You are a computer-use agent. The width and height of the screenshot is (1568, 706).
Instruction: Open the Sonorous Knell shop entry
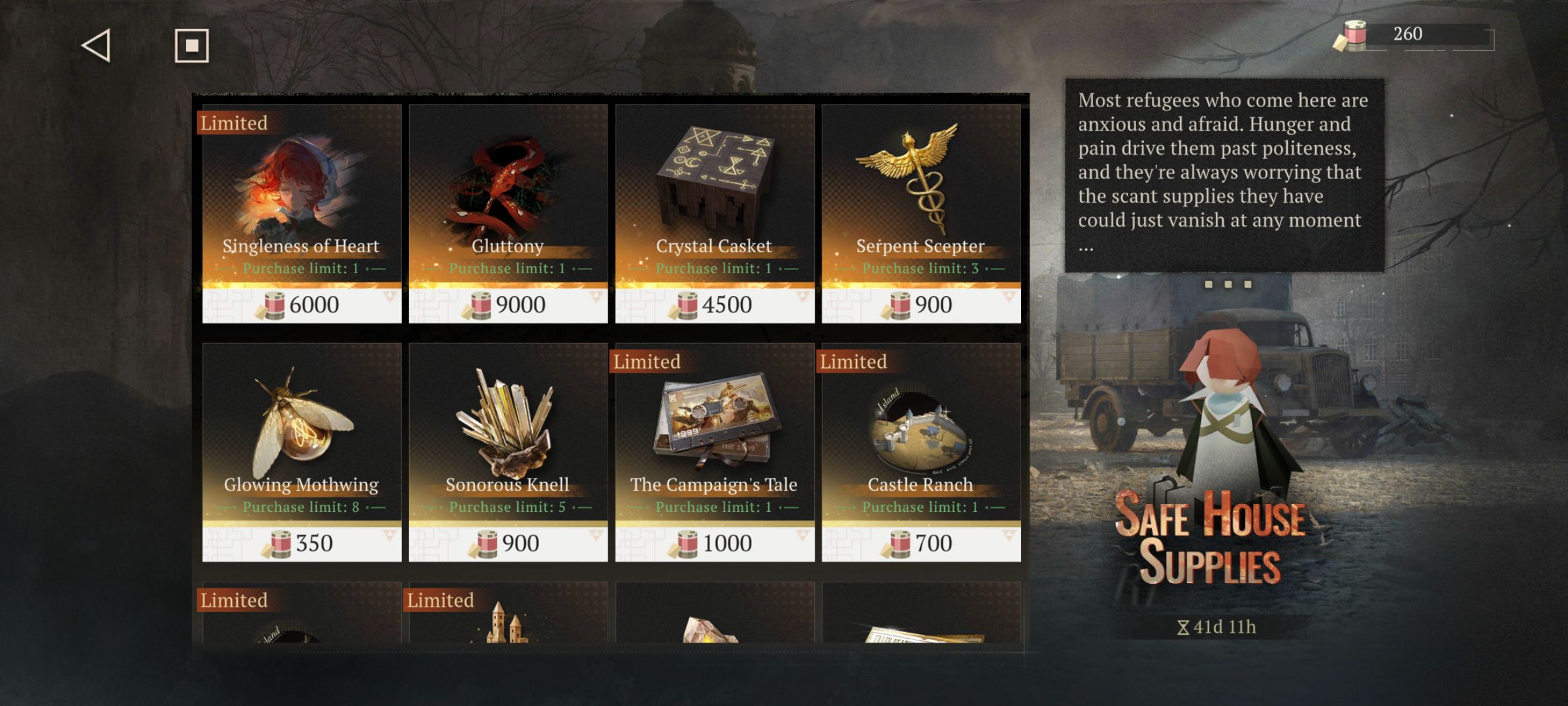click(x=508, y=452)
